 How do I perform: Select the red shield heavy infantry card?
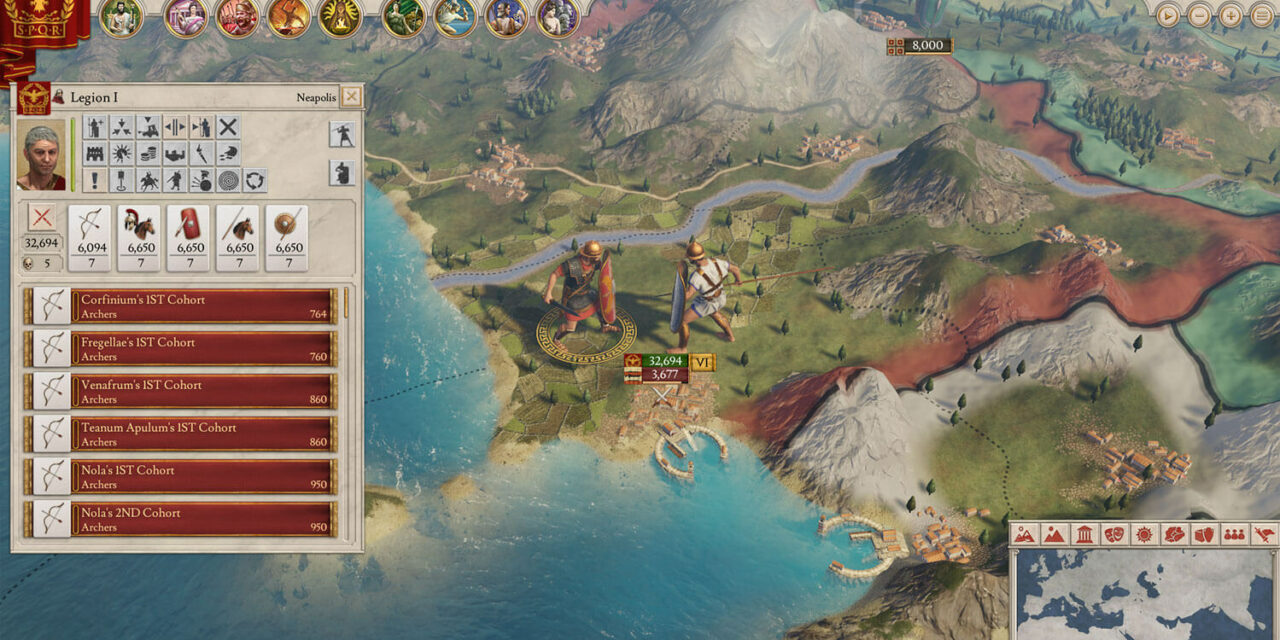click(x=190, y=237)
